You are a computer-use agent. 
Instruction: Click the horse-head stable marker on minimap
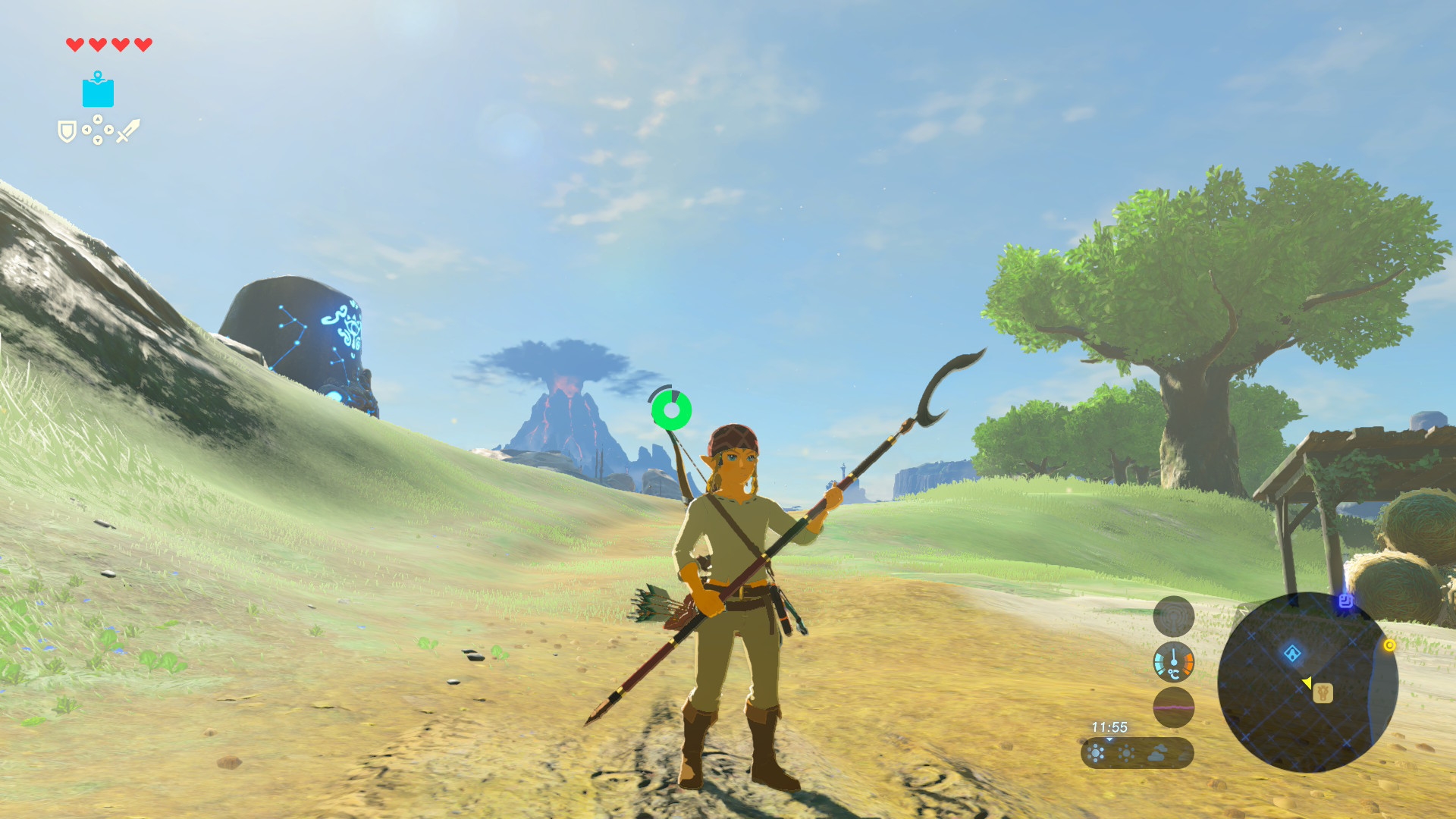[1323, 693]
